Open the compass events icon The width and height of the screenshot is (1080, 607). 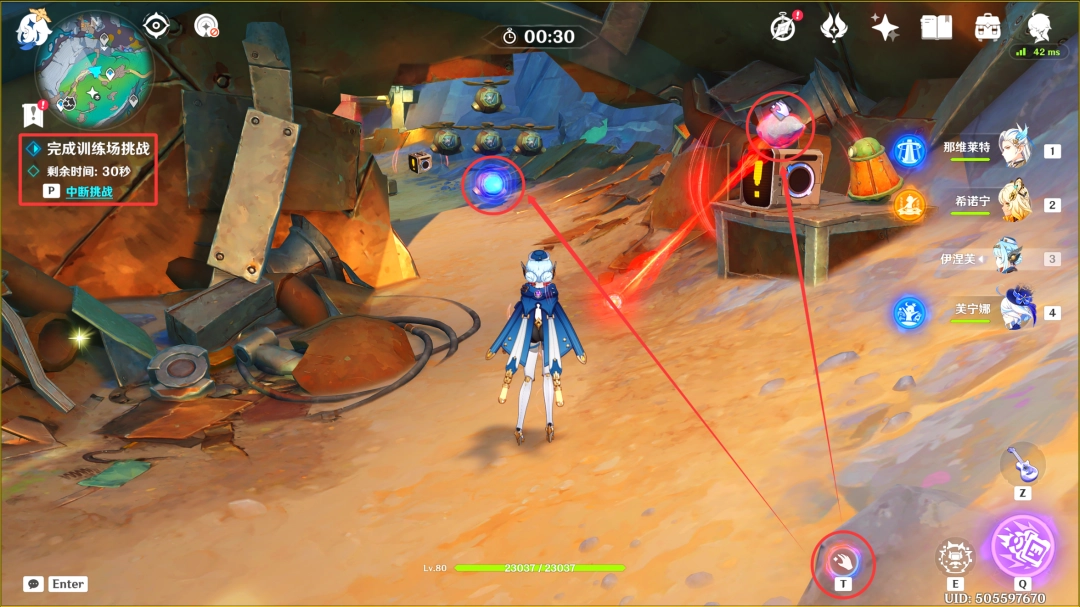click(x=783, y=27)
